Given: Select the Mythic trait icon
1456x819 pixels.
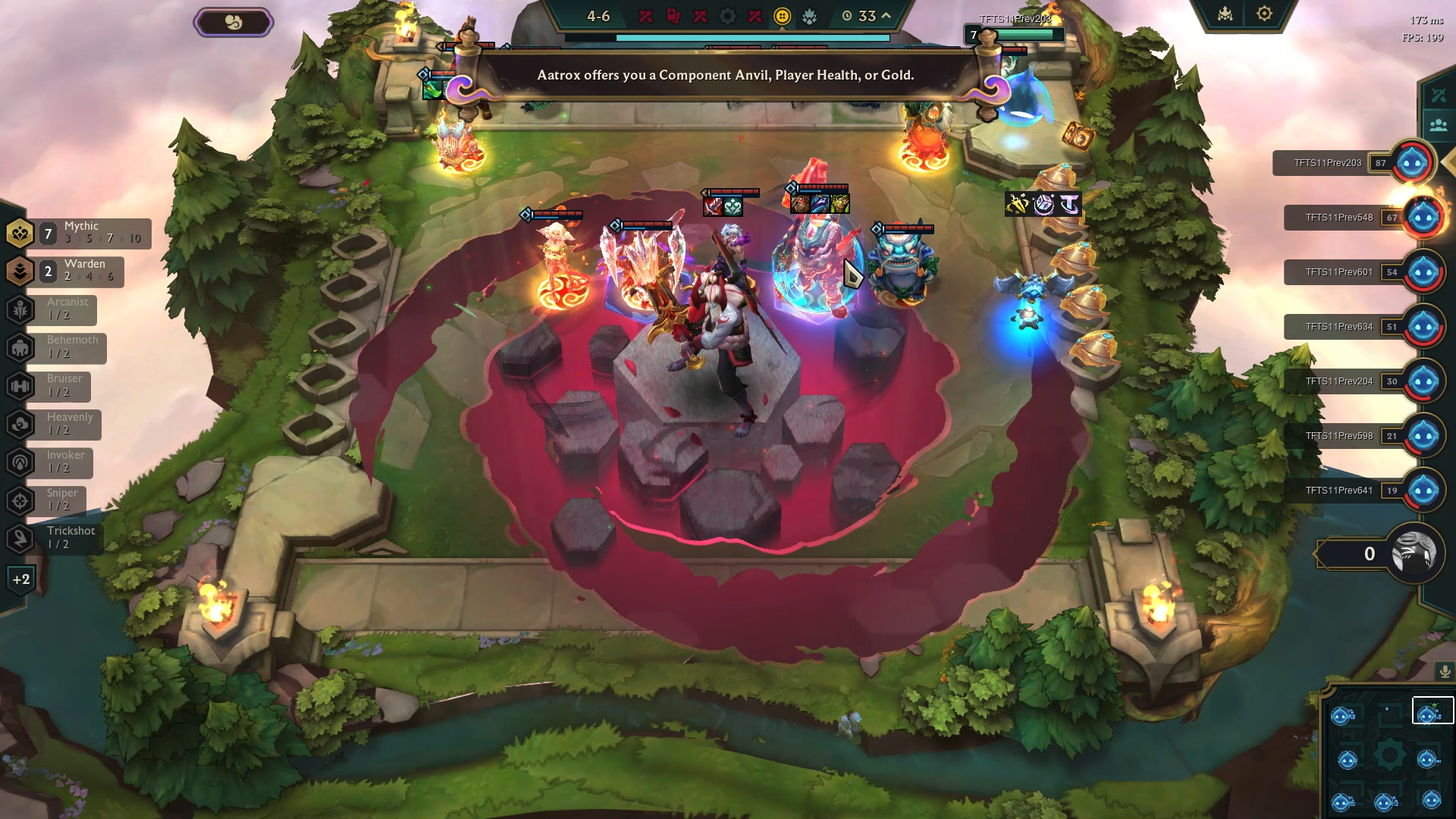Looking at the screenshot, I should [x=20, y=232].
